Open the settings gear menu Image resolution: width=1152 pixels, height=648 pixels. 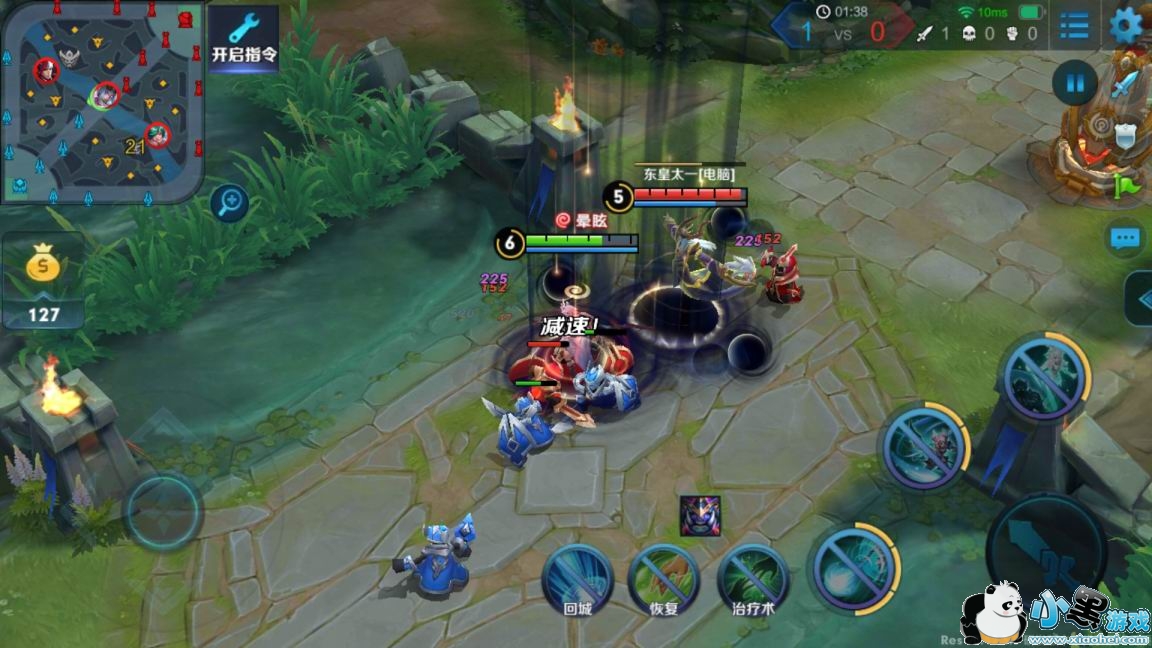[1126, 25]
